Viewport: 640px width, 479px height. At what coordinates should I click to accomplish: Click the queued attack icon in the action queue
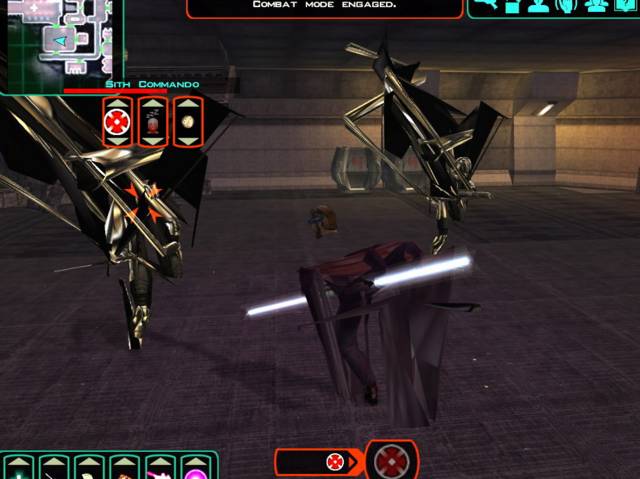click(334, 462)
